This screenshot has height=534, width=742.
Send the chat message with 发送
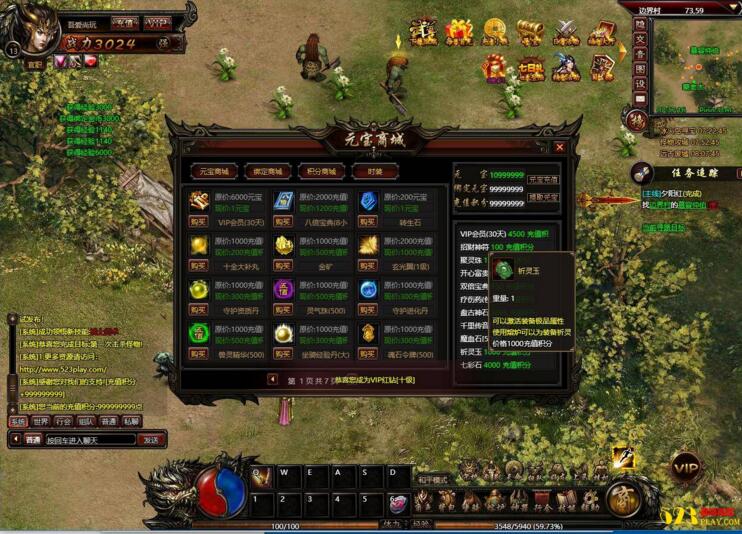pyautogui.click(x=150, y=439)
